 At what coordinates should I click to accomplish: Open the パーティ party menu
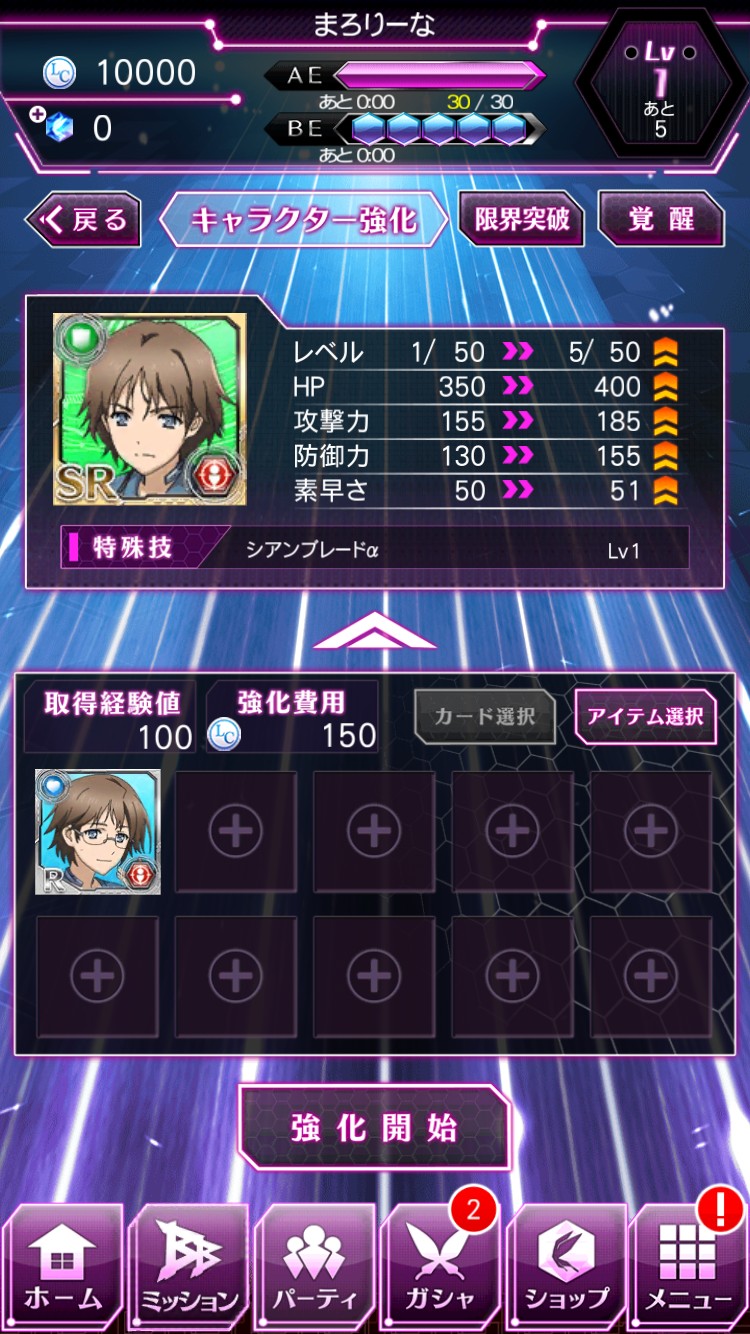pyautogui.click(x=314, y=1269)
